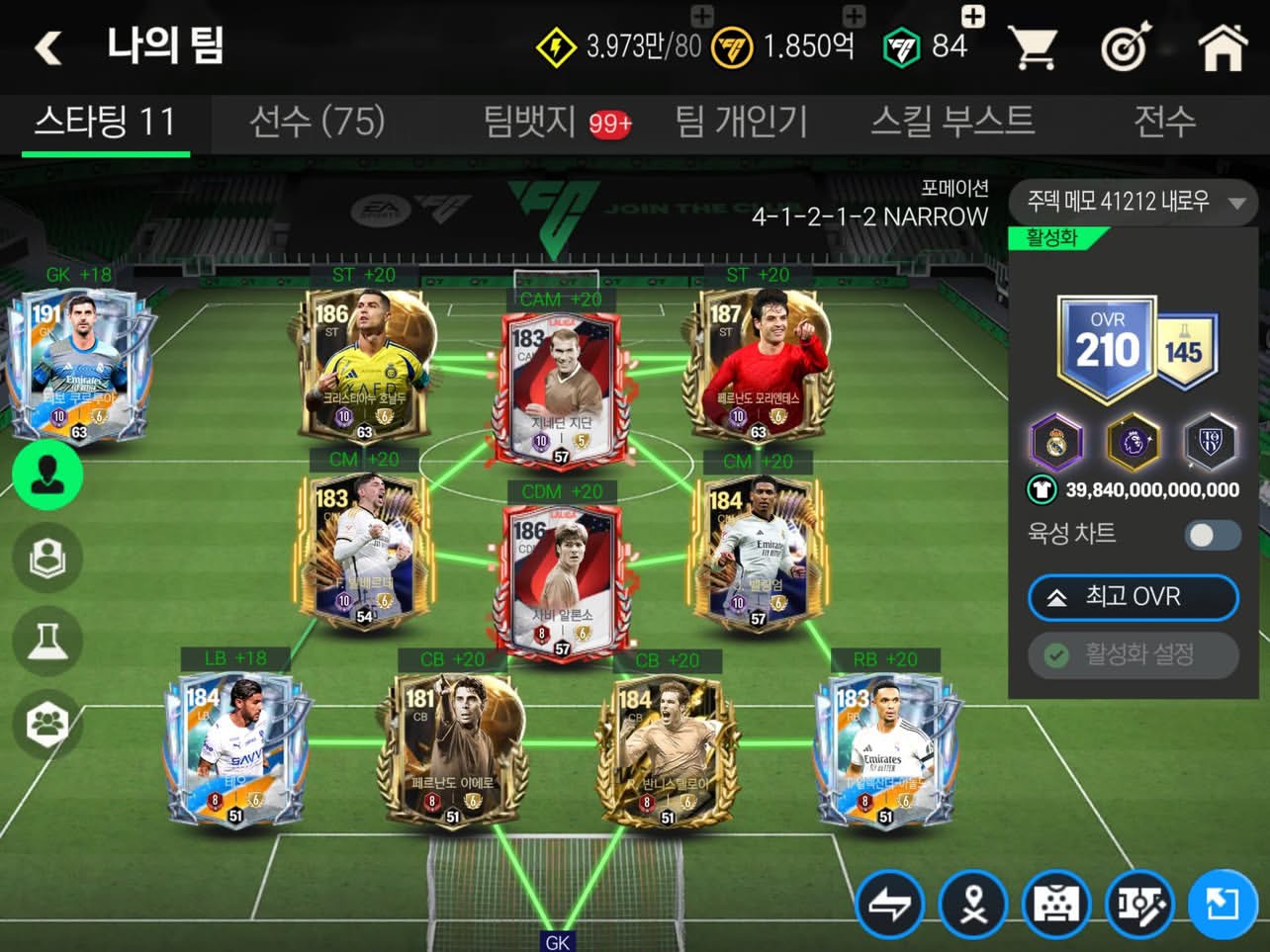Apply the 최고 OVR lineup
This screenshot has height=952, width=1270.
(1133, 597)
